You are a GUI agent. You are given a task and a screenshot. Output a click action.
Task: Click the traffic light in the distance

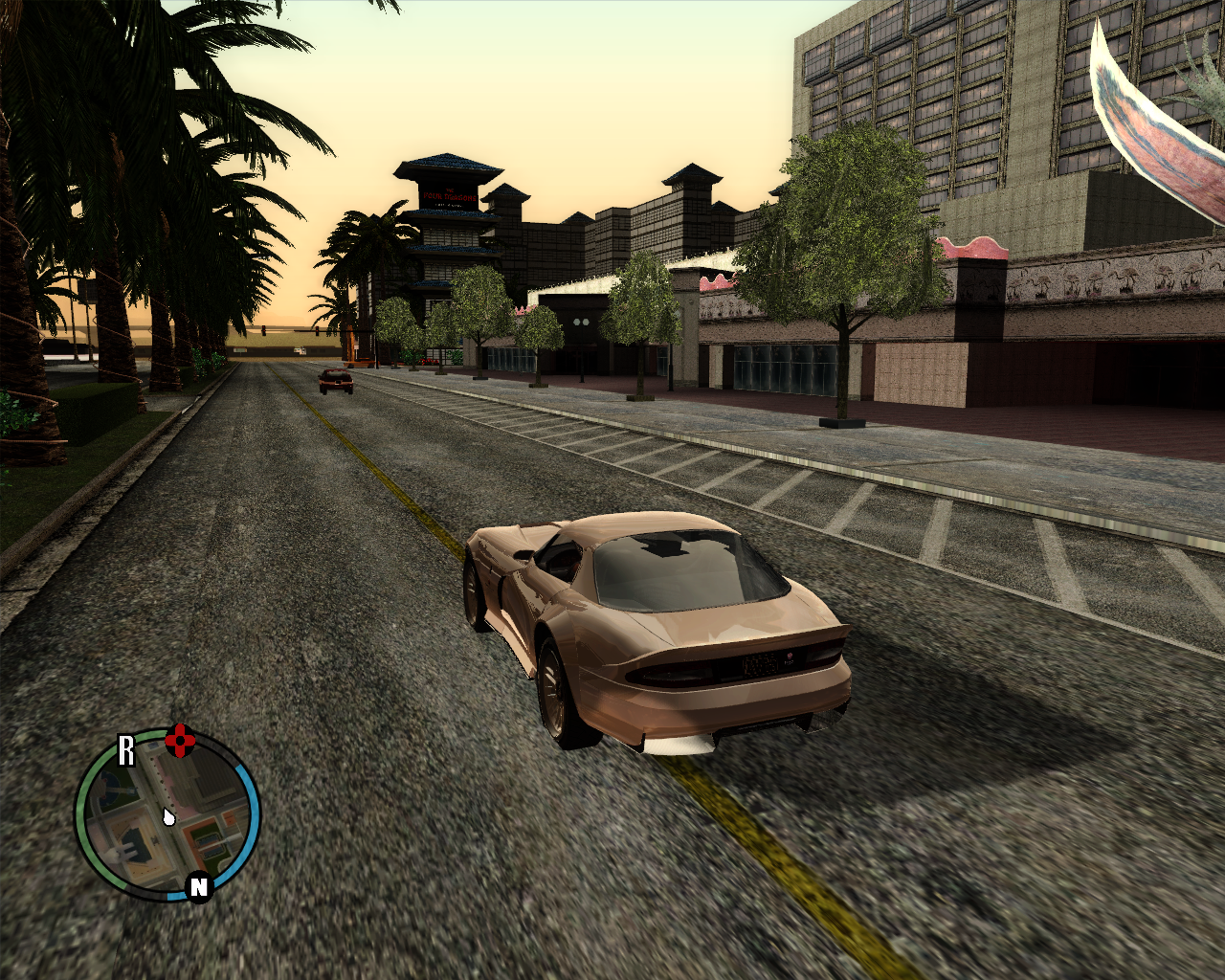265,328
